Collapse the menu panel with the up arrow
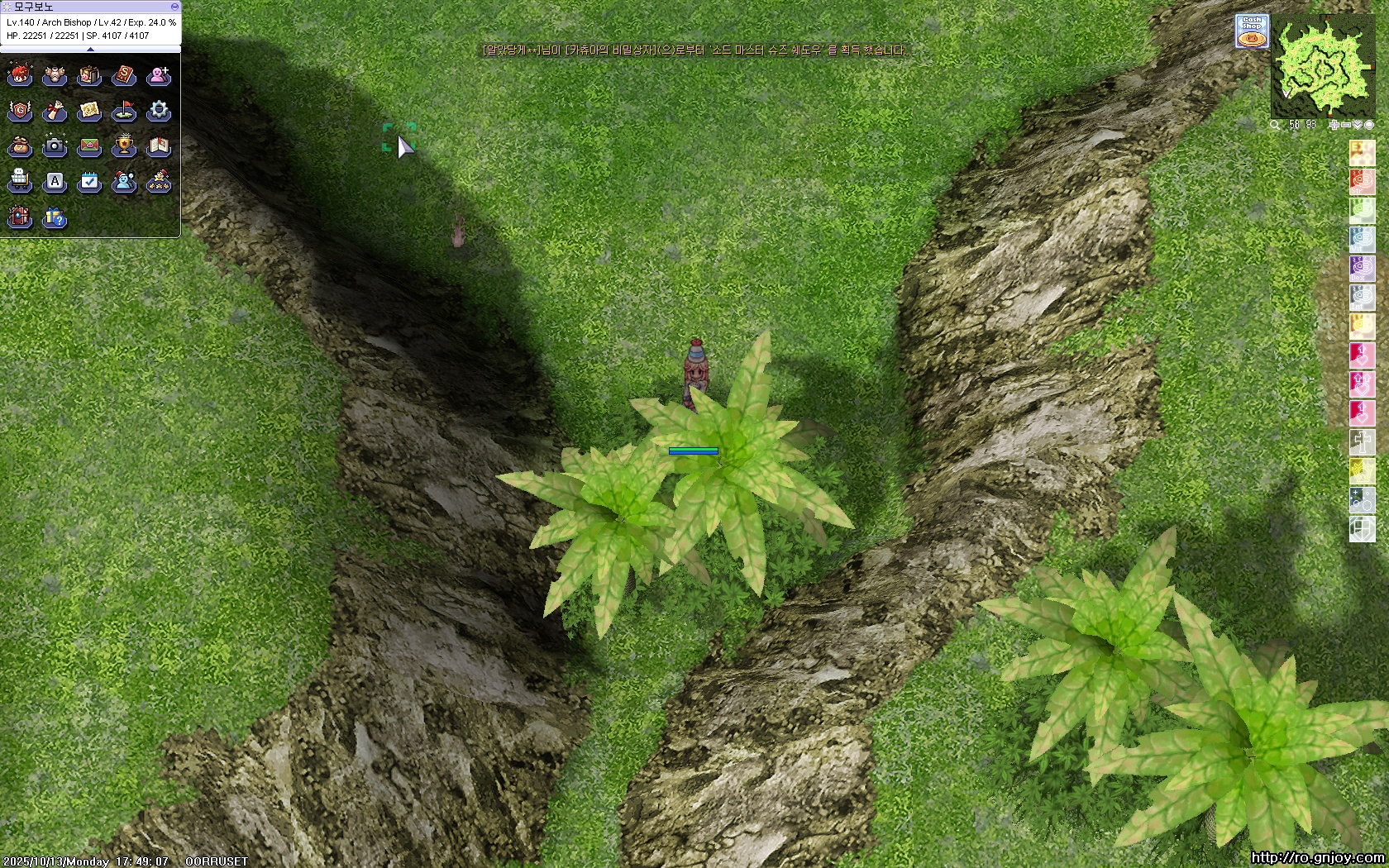Image resolution: width=1389 pixels, height=868 pixels. coord(90,50)
